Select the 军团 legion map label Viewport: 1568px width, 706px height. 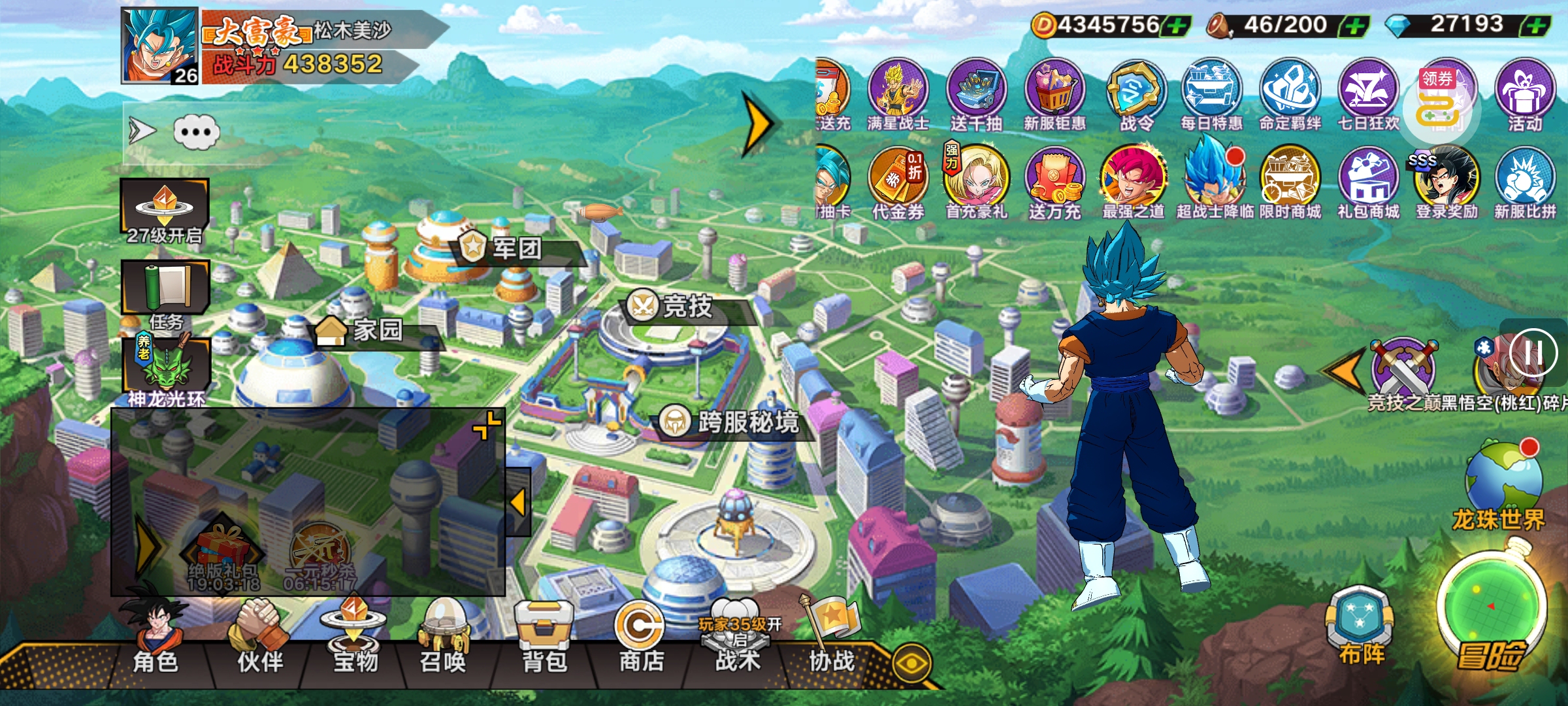[516, 248]
